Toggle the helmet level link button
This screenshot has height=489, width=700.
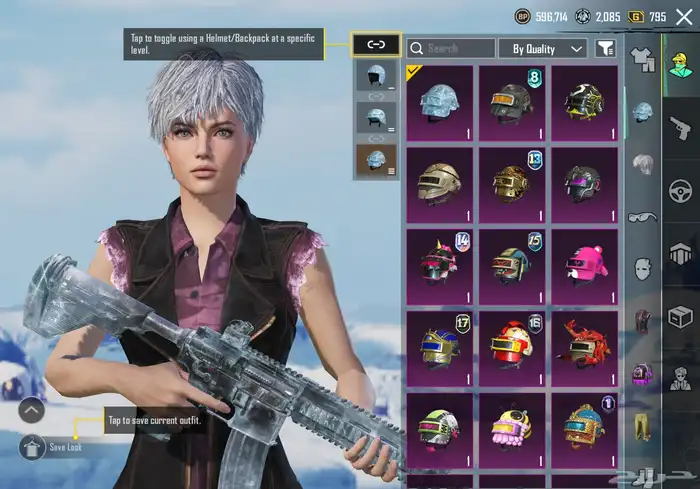376,45
